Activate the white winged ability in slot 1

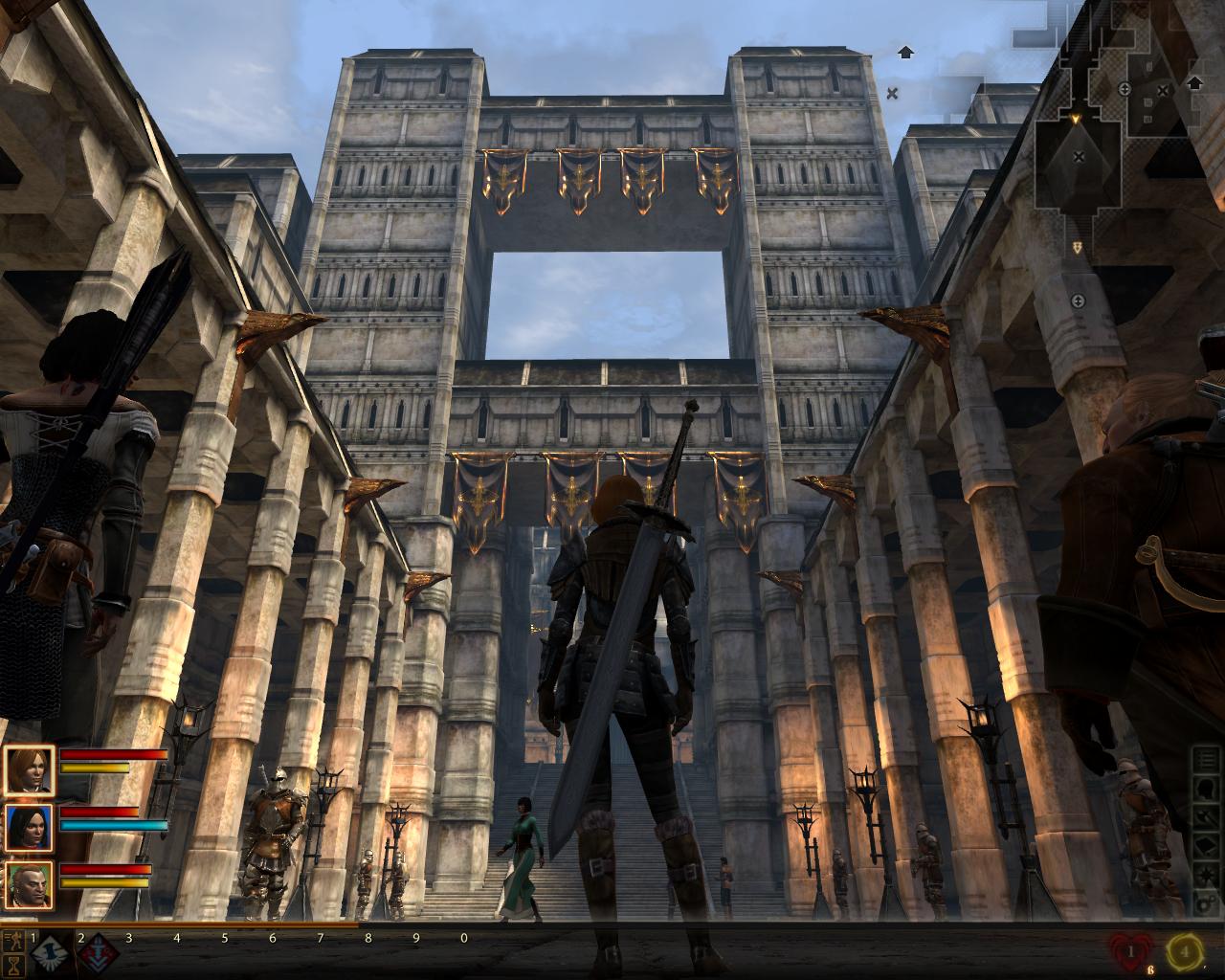coord(47,953)
